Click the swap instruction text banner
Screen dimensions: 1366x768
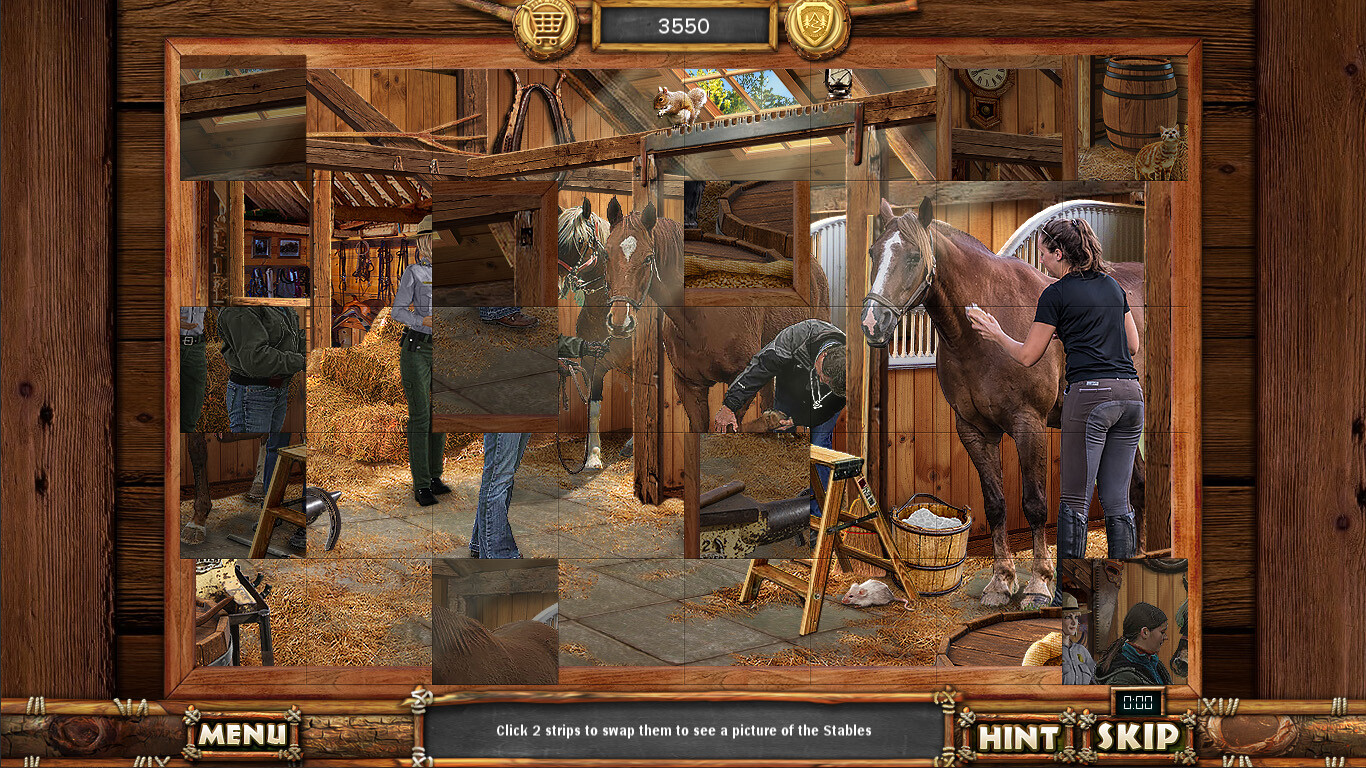(683, 730)
